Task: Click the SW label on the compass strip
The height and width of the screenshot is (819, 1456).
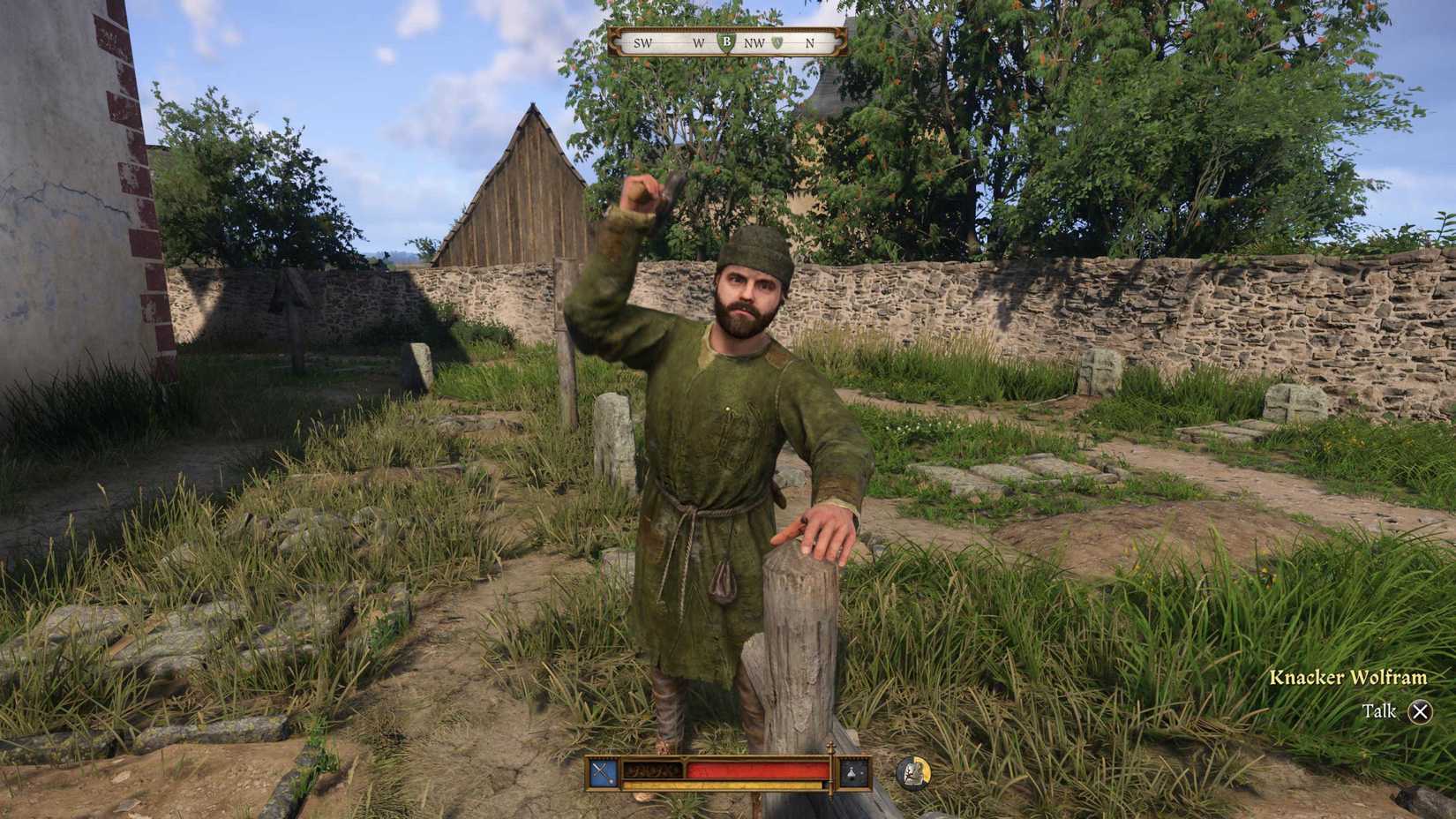Action: tap(642, 42)
